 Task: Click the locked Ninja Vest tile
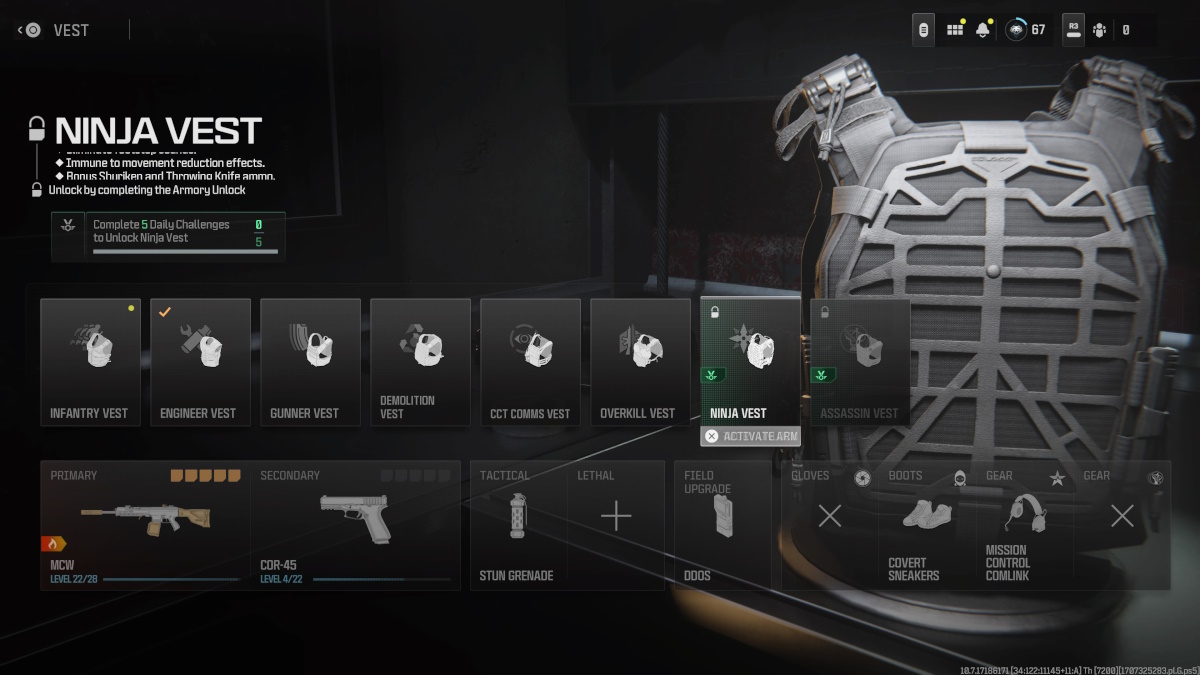pos(750,362)
